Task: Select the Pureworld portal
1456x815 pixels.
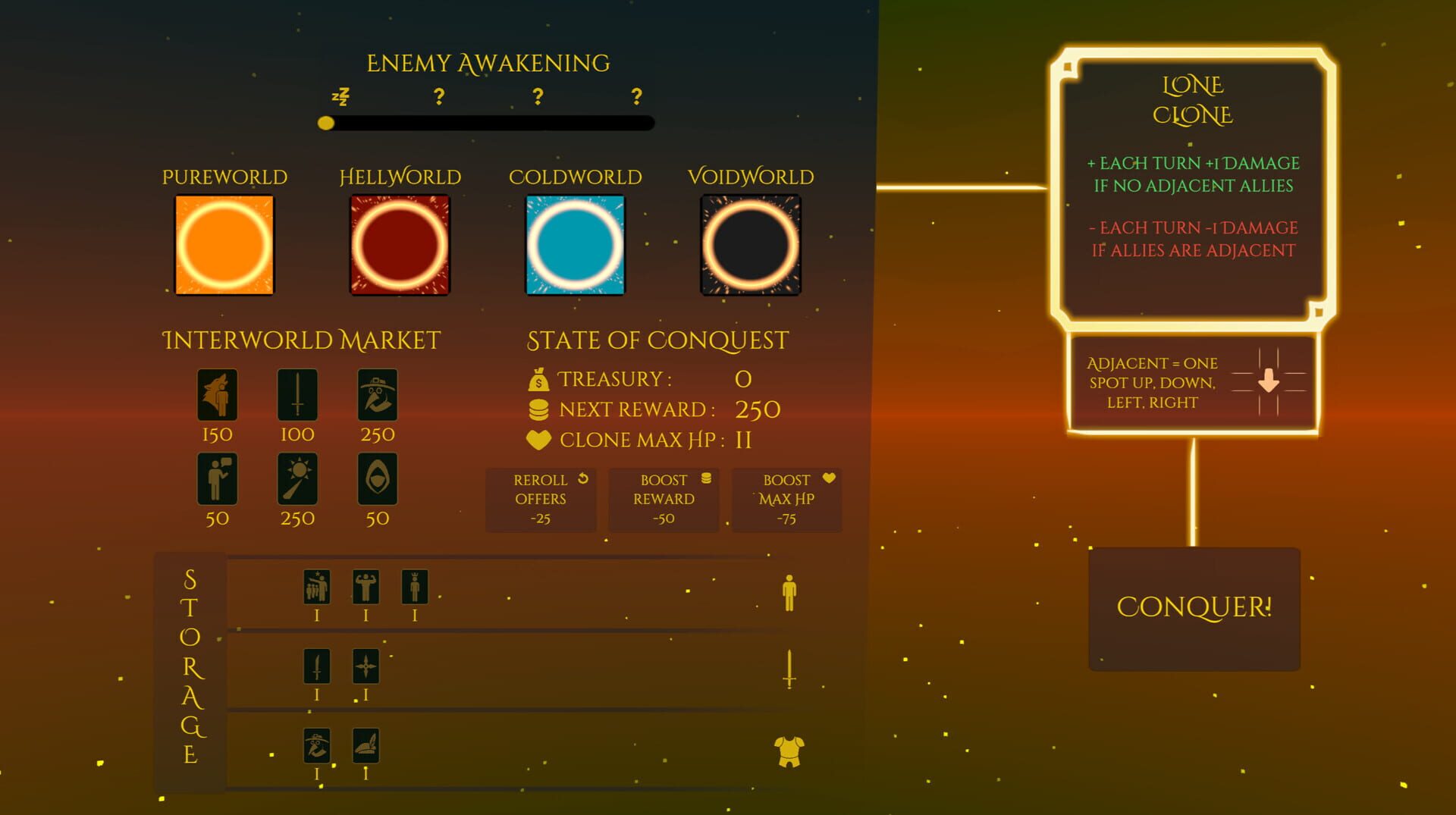Action: (x=224, y=246)
